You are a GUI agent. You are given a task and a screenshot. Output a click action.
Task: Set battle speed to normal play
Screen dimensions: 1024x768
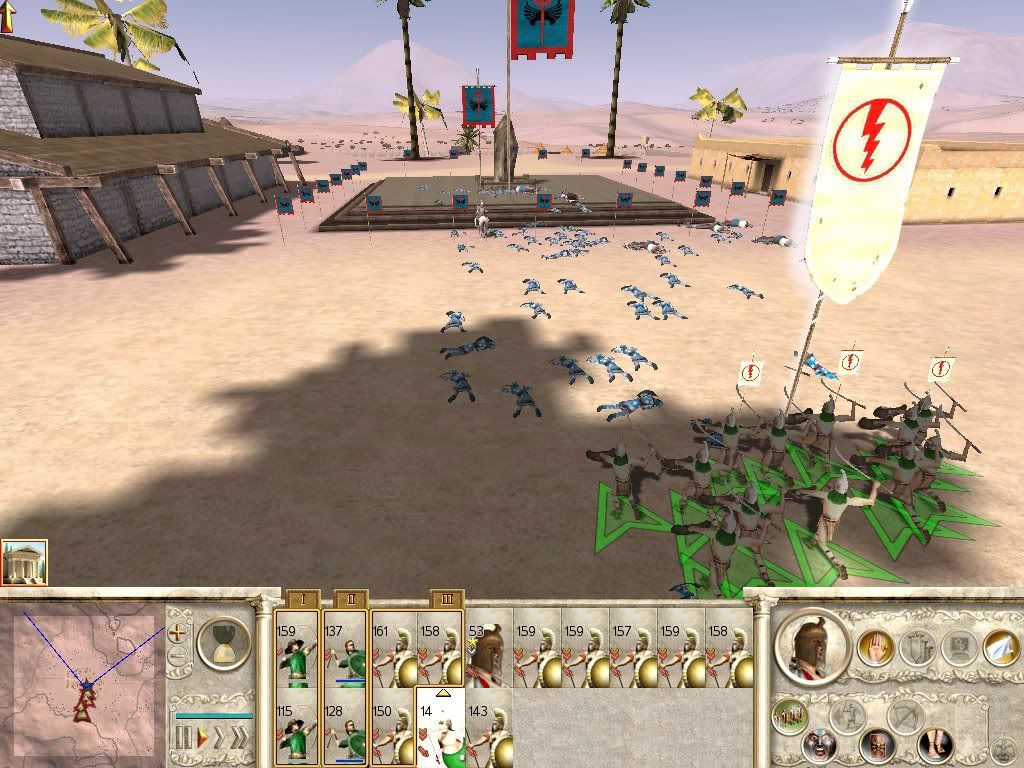tap(202, 738)
